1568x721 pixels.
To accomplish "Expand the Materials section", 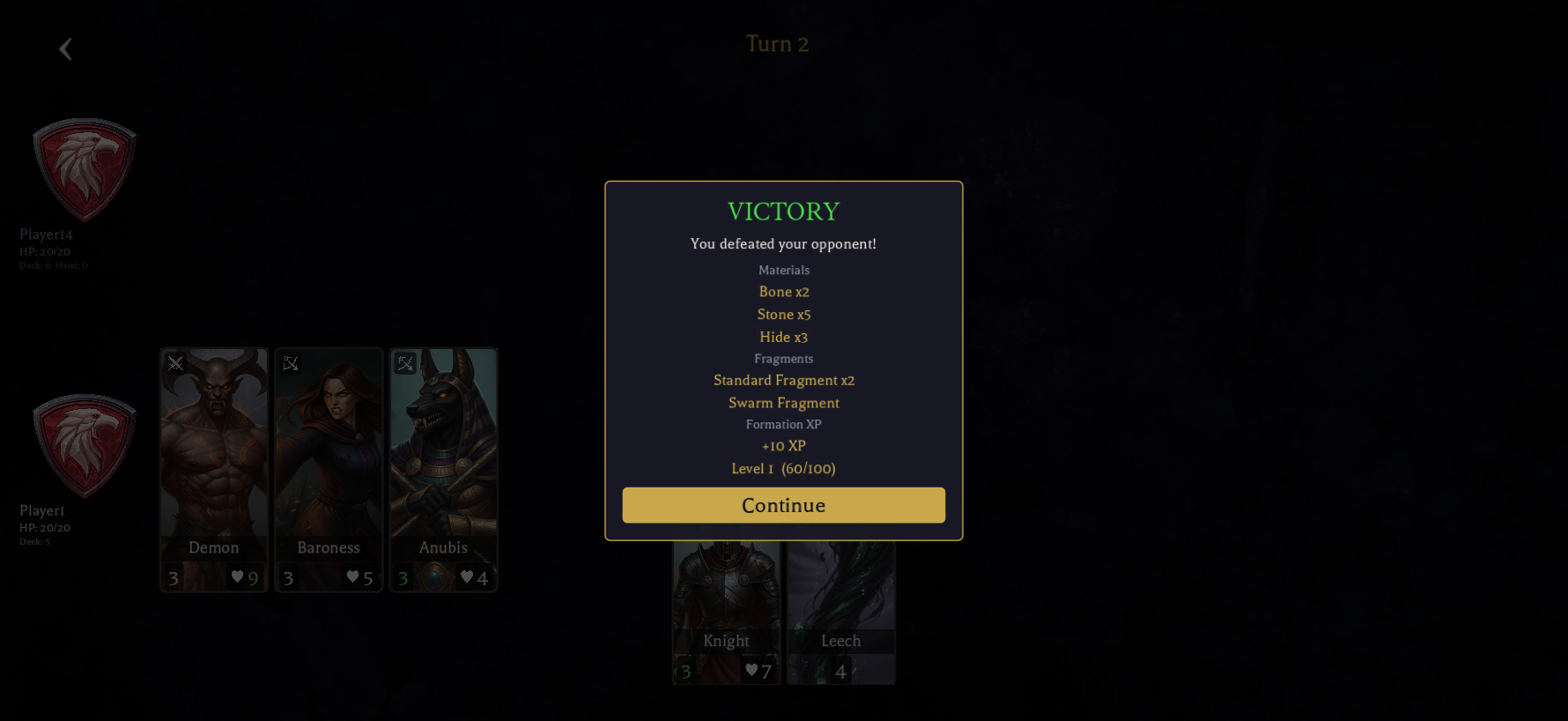I will click(783, 270).
